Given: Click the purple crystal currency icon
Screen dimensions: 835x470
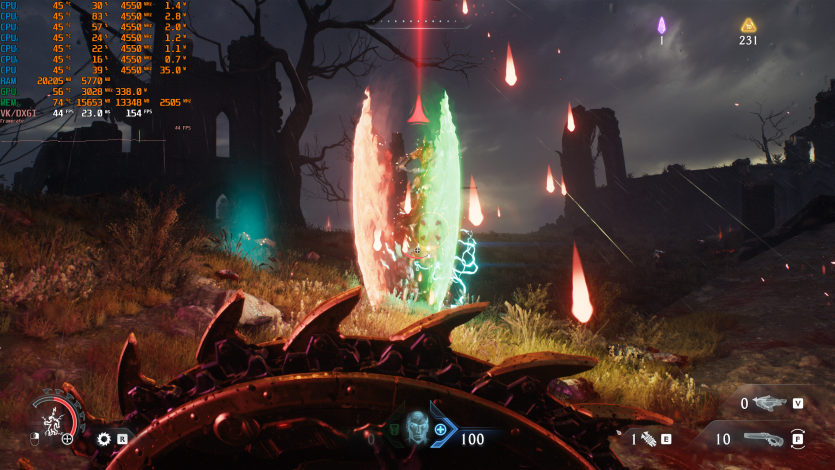Looking at the screenshot, I should click(x=661, y=25).
